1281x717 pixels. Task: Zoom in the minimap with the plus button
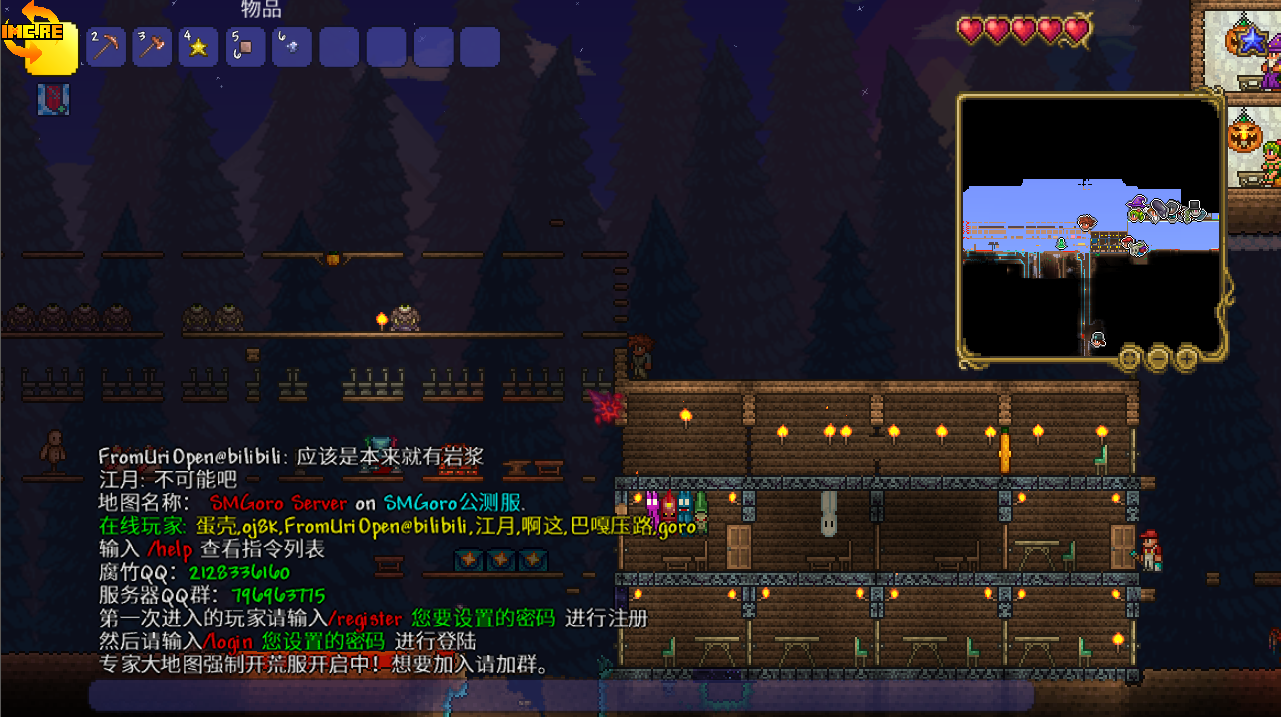click(1186, 356)
